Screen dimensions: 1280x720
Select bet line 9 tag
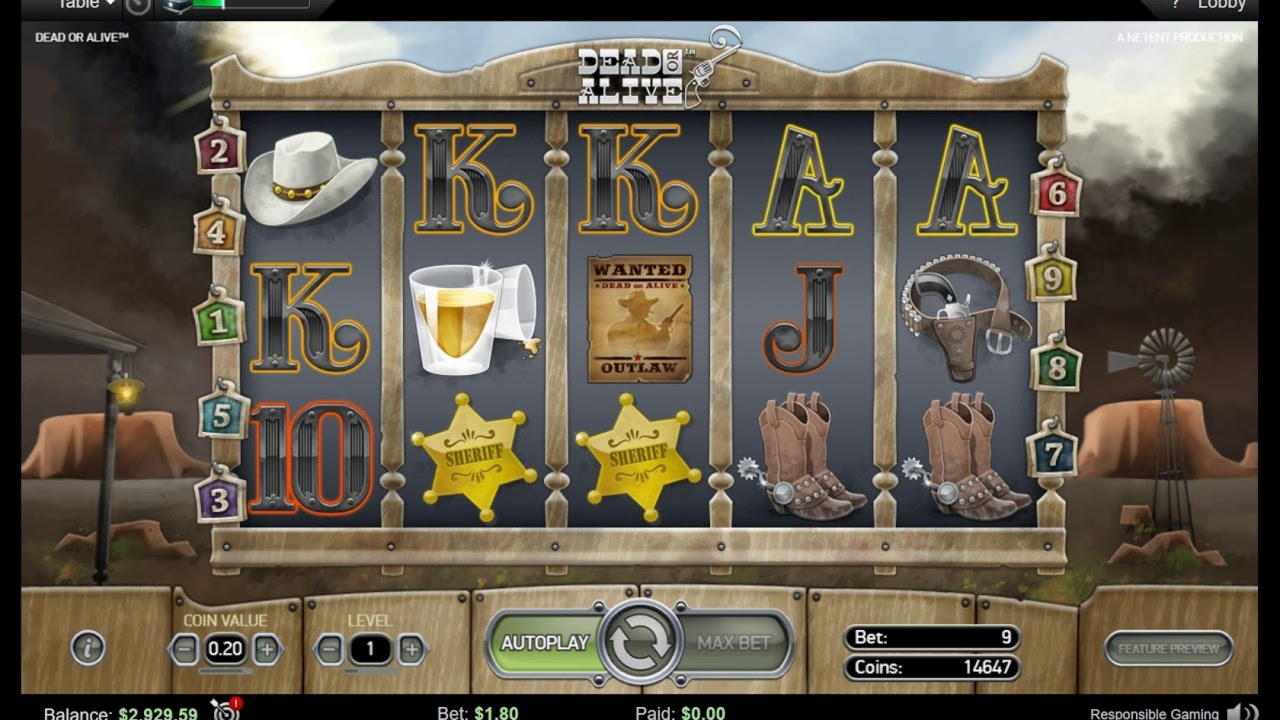click(1051, 278)
